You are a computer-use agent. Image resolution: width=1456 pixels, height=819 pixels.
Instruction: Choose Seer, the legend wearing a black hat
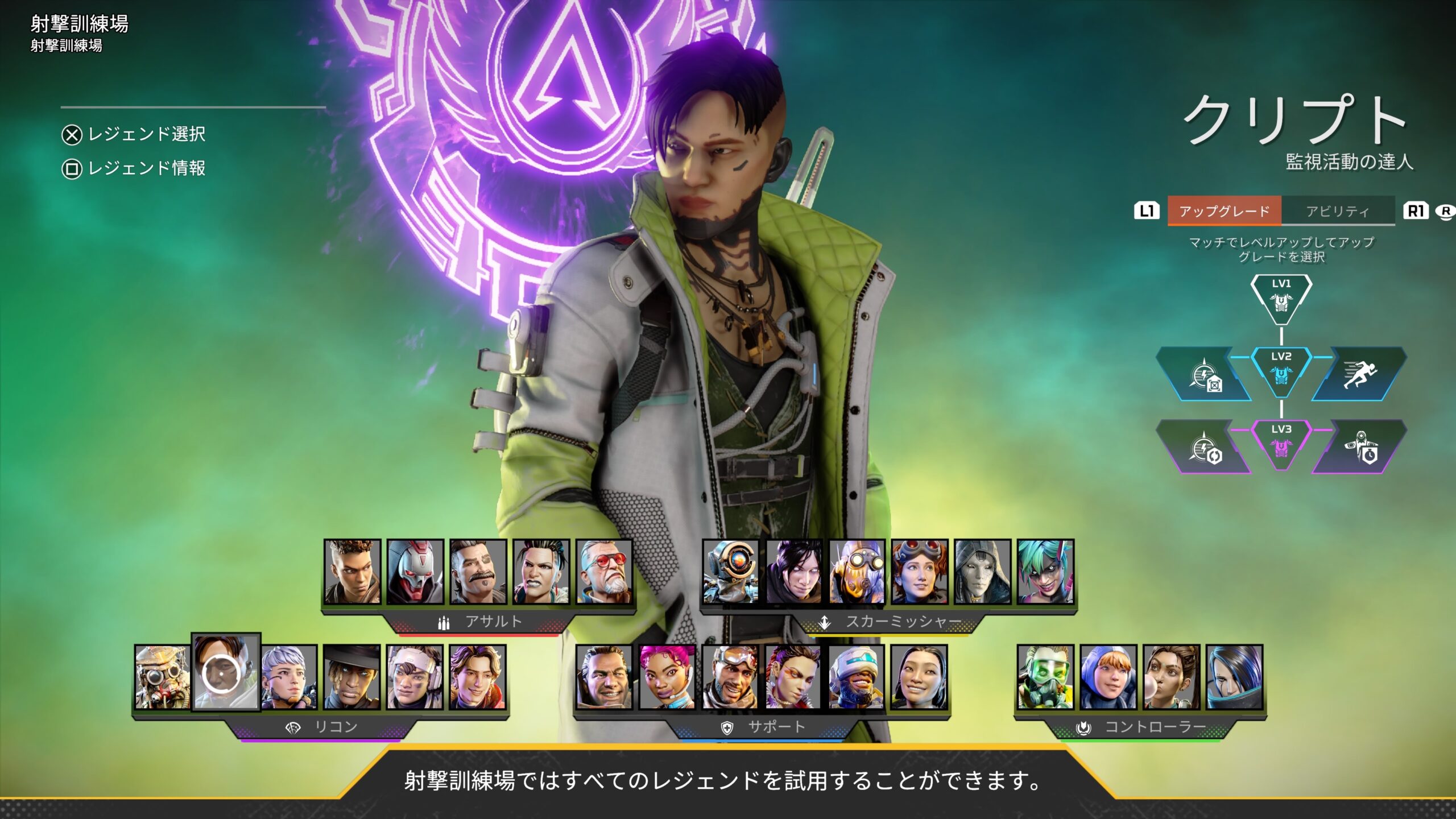pos(351,677)
